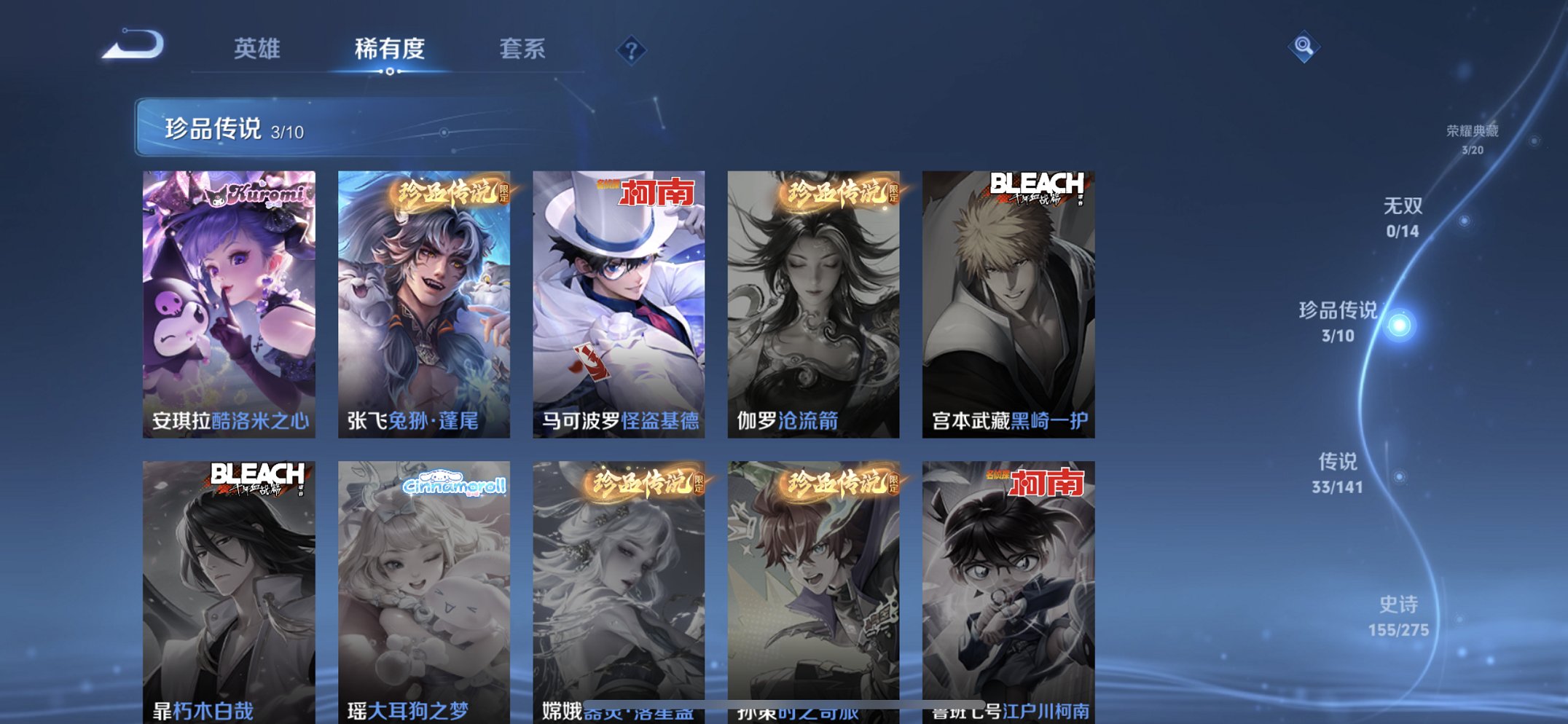This screenshot has width=1568, height=724.
Task: Click the BLEACH logo on 宫本武藏 card
Action: click(x=1037, y=184)
